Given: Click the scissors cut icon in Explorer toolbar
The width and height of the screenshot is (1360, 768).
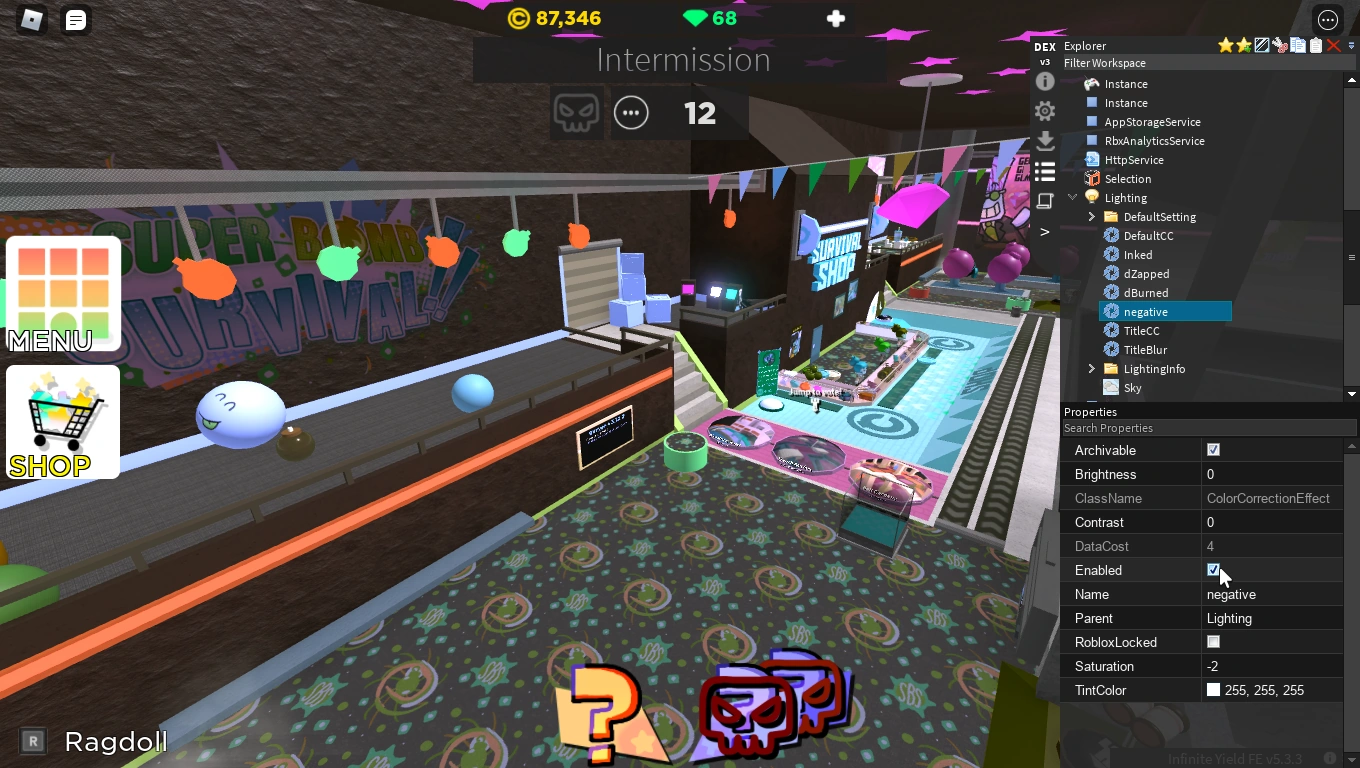Looking at the screenshot, I should (1279, 45).
